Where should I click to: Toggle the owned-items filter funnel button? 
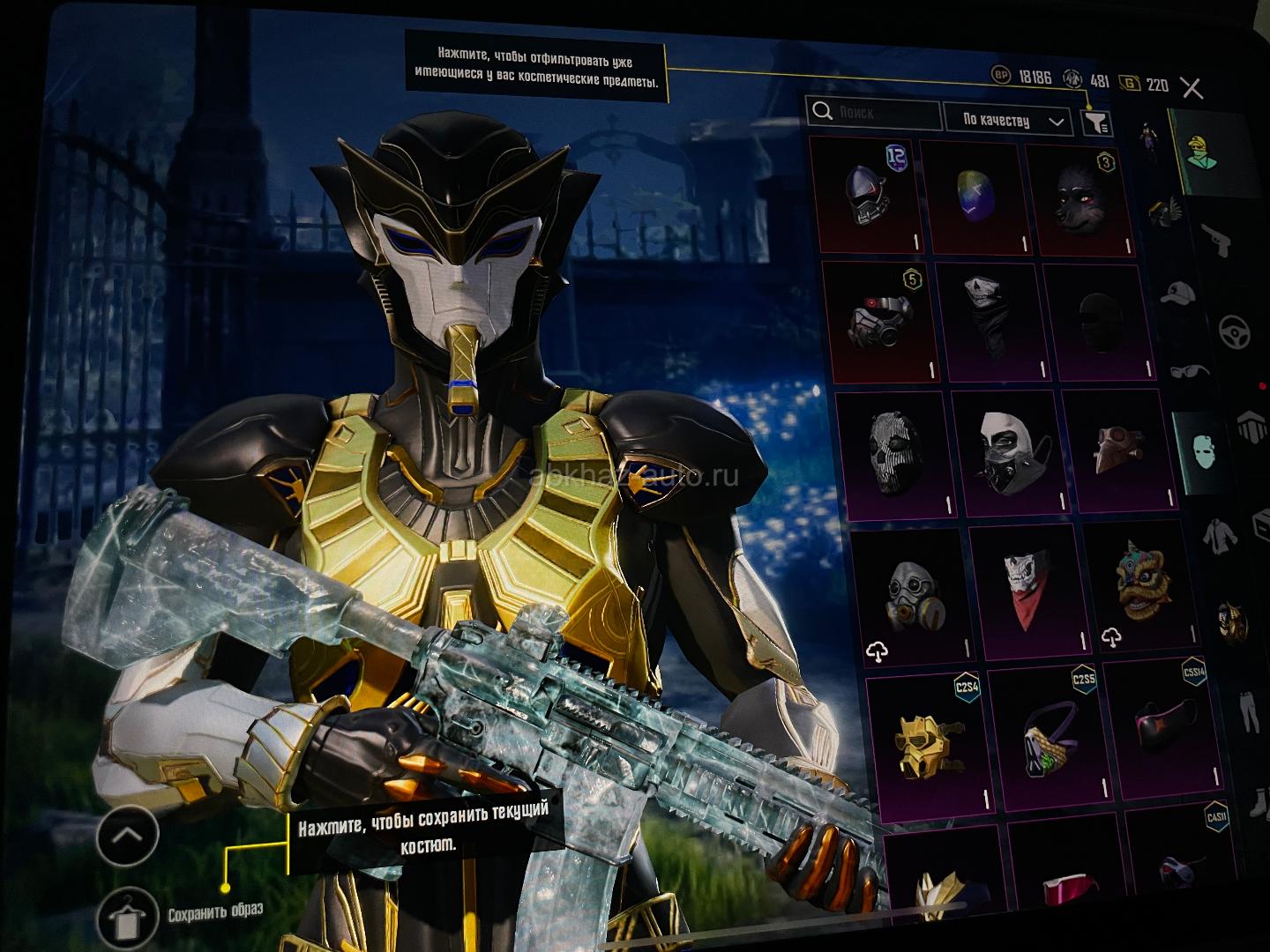1095,123
